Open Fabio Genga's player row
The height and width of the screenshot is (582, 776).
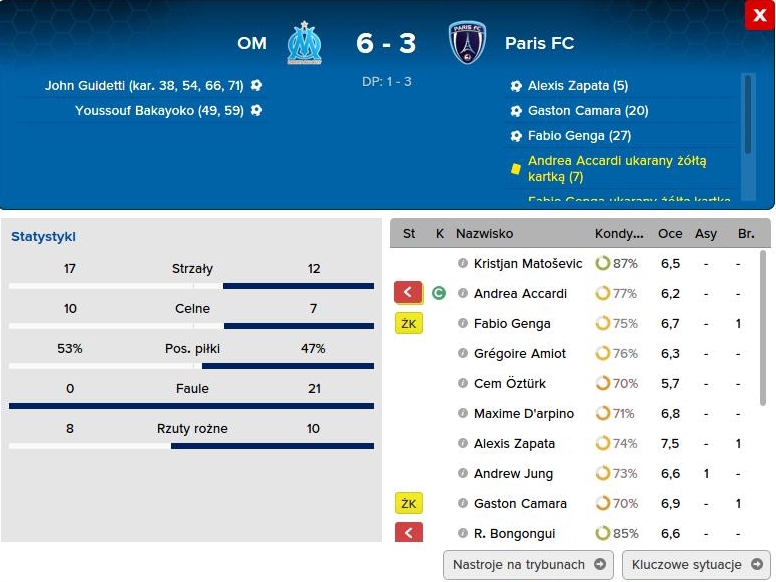(512, 324)
